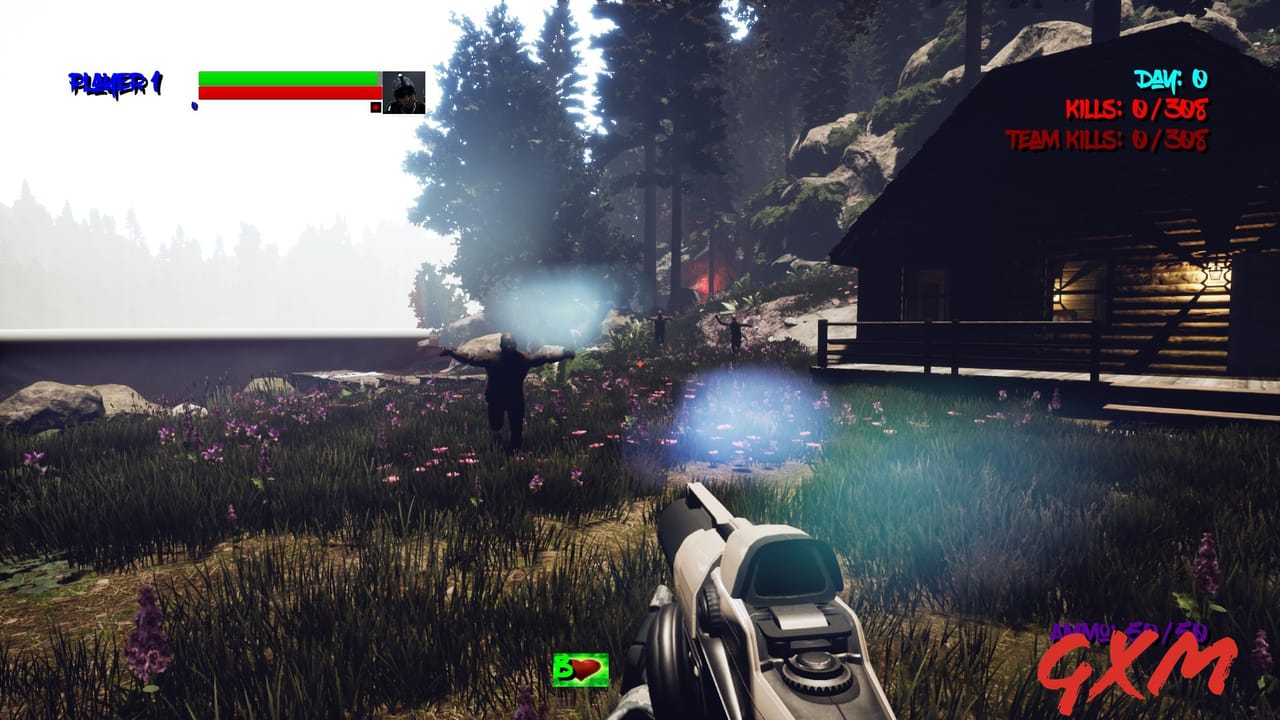This screenshot has width=1280, height=720.
Task: Click the green heart health pickup icon
Action: [x=581, y=669]
